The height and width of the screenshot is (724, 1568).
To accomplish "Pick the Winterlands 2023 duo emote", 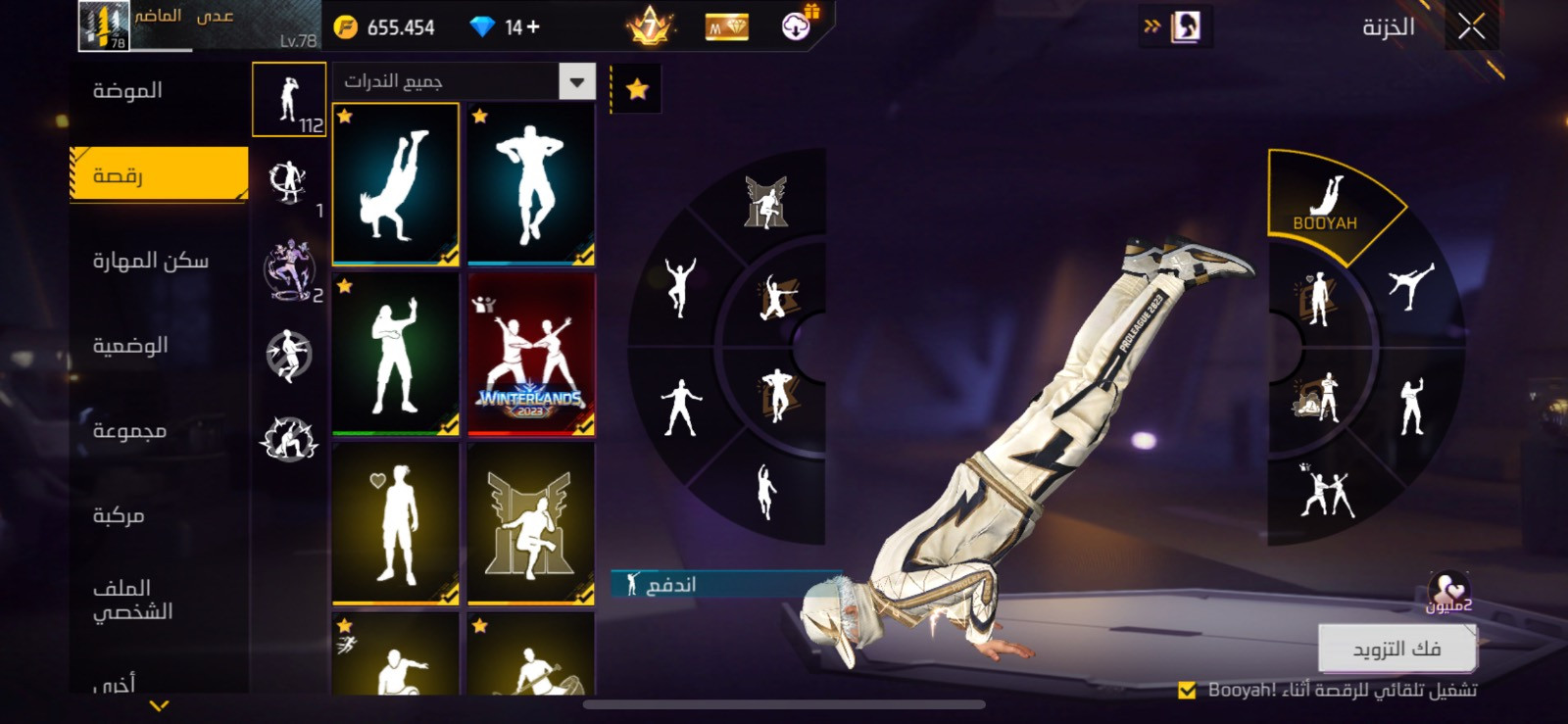I will [531, 354].
